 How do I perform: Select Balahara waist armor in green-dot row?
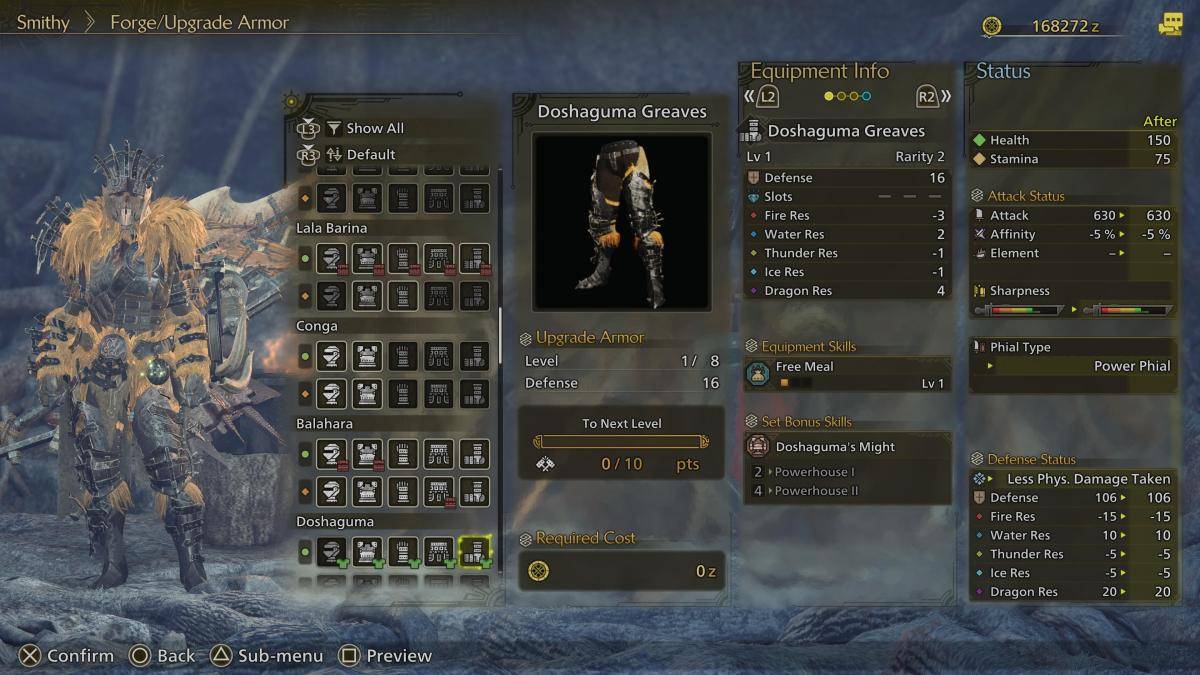(x=438, y=454)
